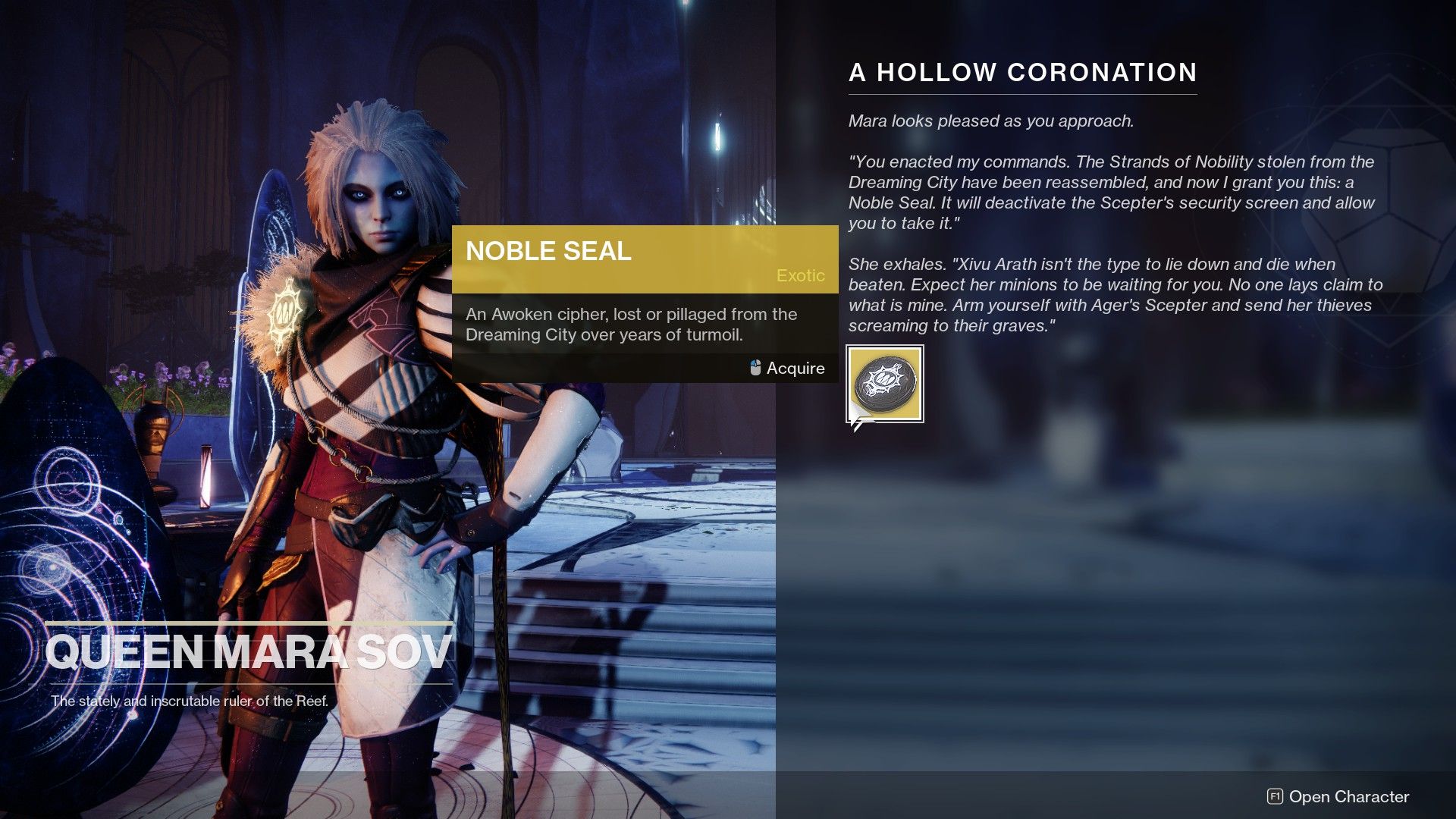The width and height of the screenshot is (1456, 819).
Task: Acquire the Noble Seal
Action: point(795,368)
